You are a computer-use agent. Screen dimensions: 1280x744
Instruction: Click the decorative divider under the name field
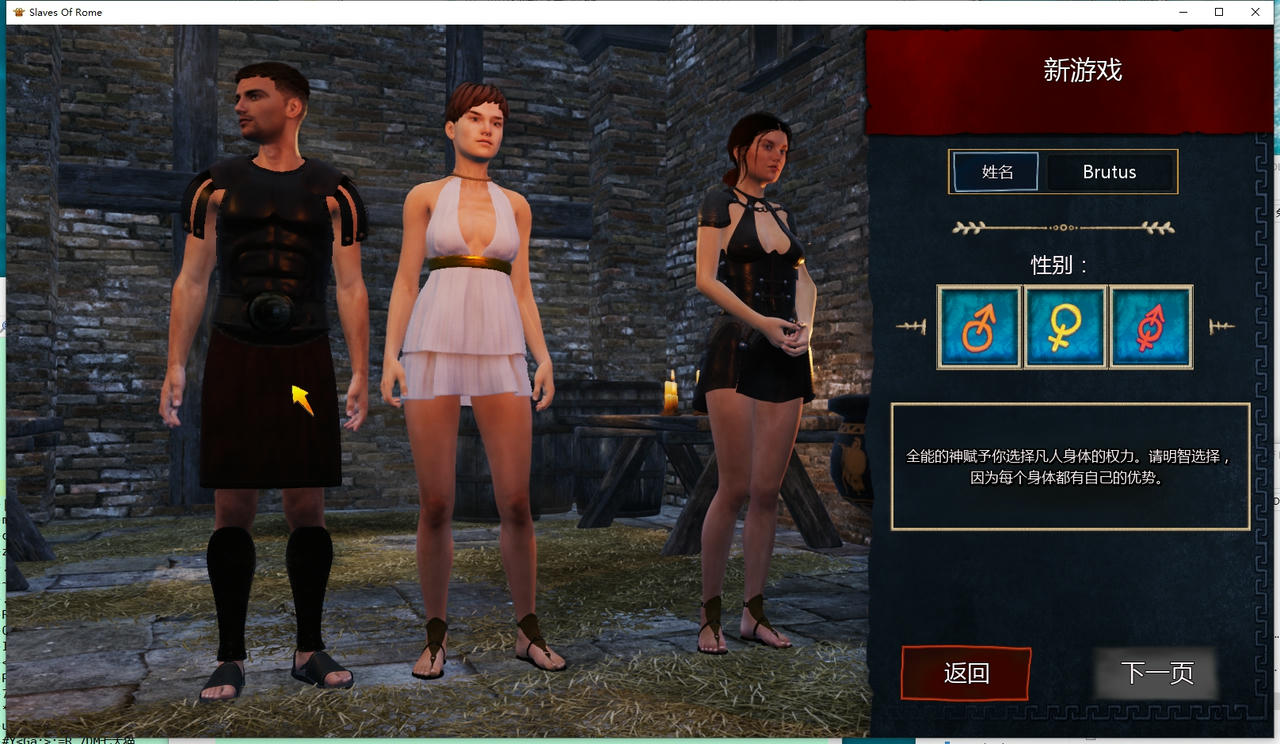pos(1064,227)
